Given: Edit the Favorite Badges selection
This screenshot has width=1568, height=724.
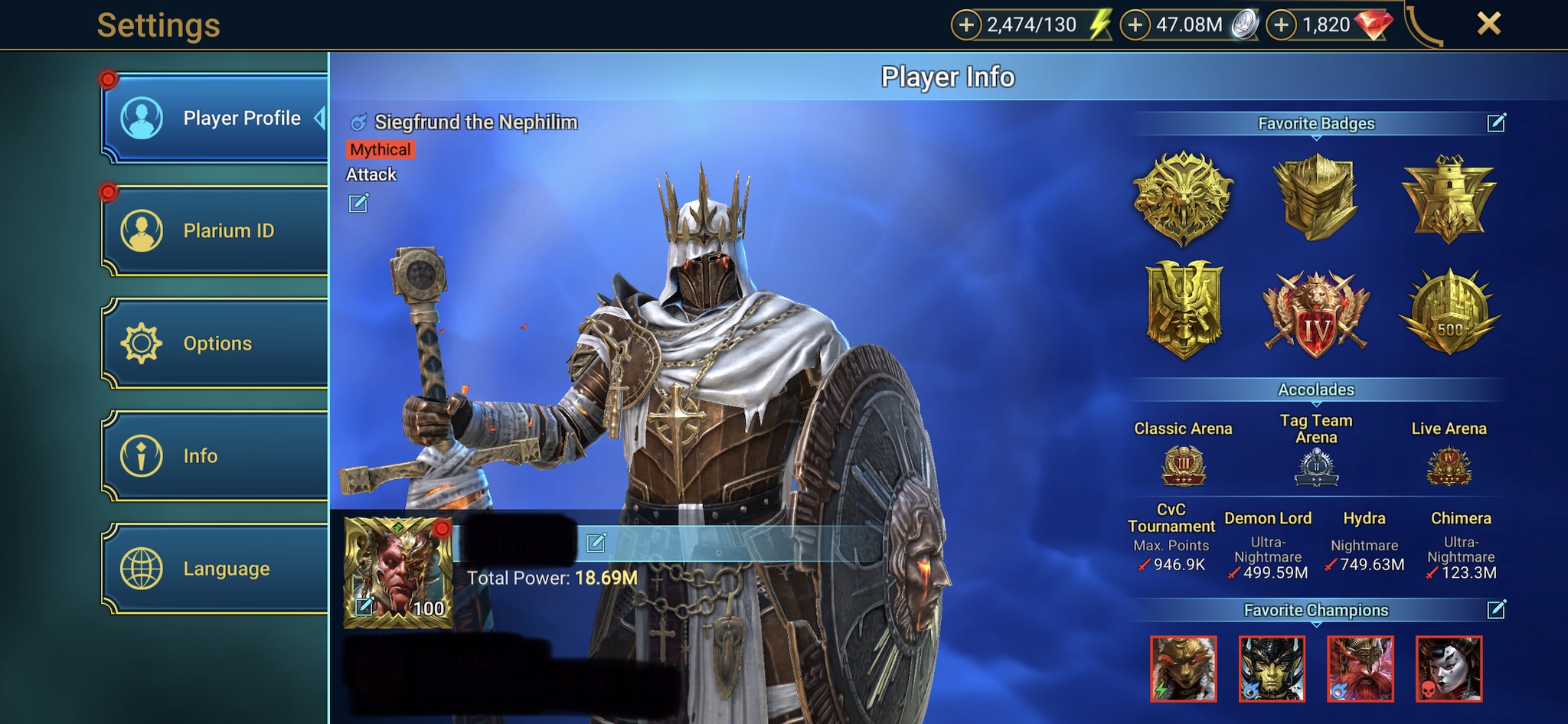Looking at the screenshot, I should [x=1496, y=123].
